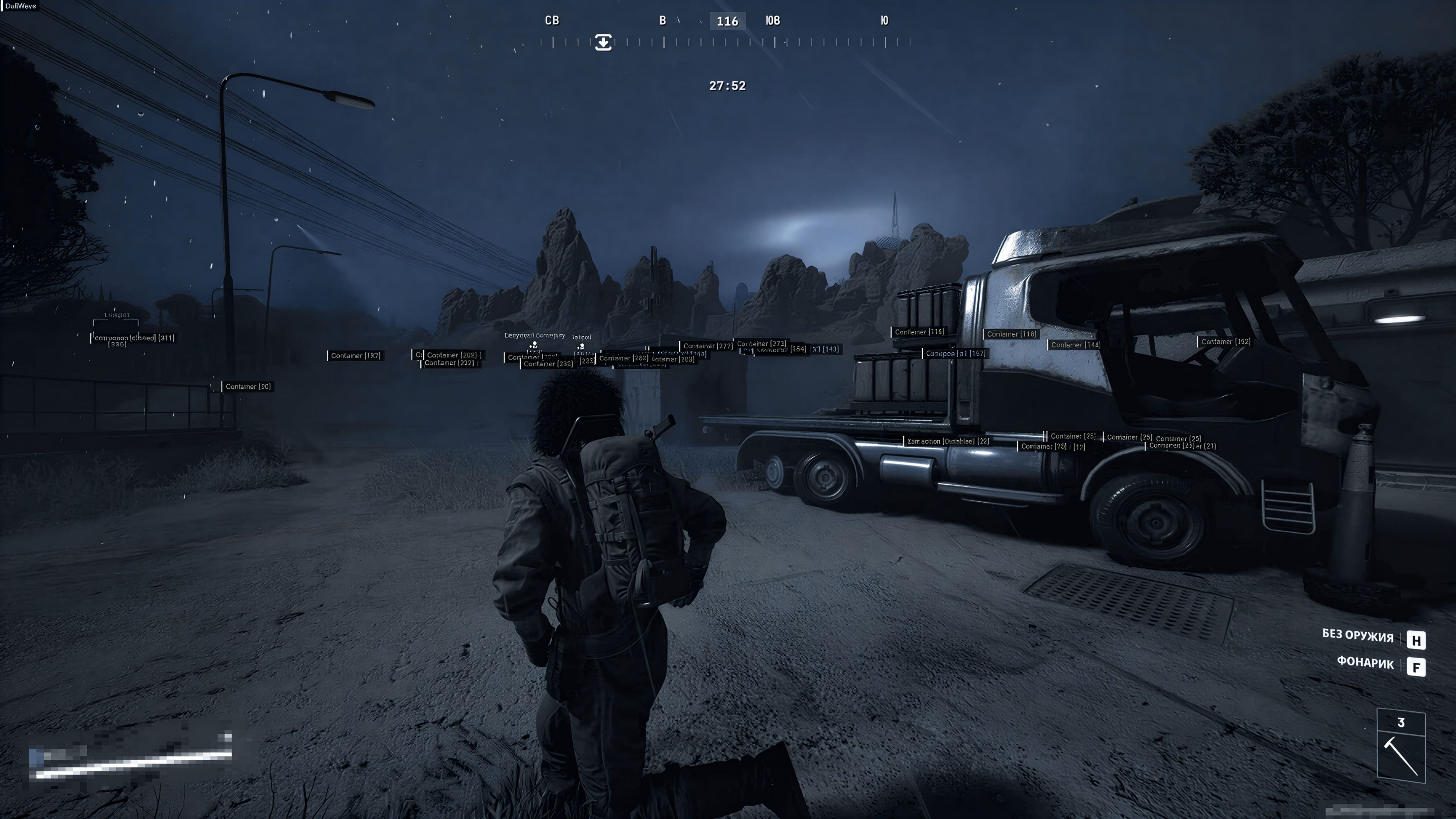Choose the Container [152] marker label
The image size is (1456, 819).
coord(1225,342)
